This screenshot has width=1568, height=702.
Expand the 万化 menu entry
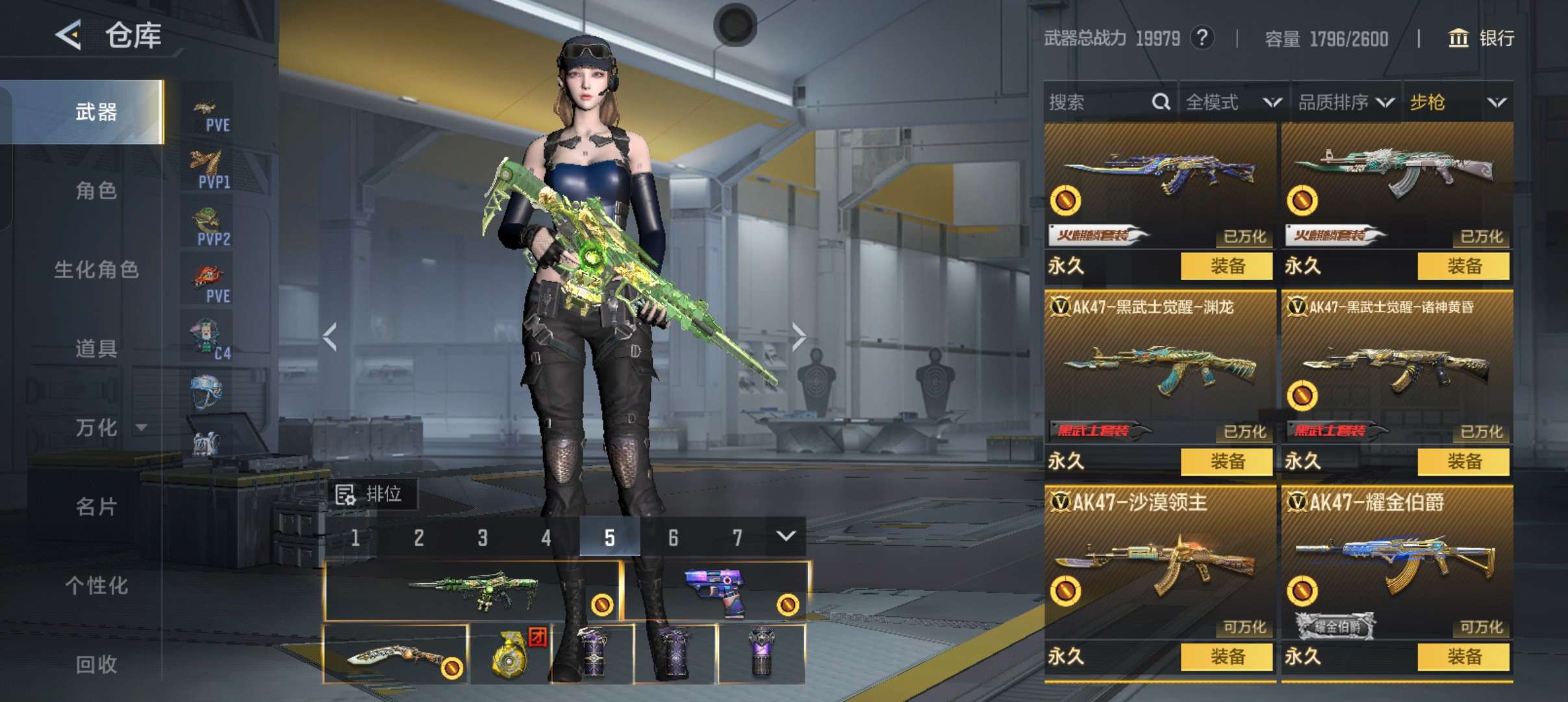click(x=107, y=428)
